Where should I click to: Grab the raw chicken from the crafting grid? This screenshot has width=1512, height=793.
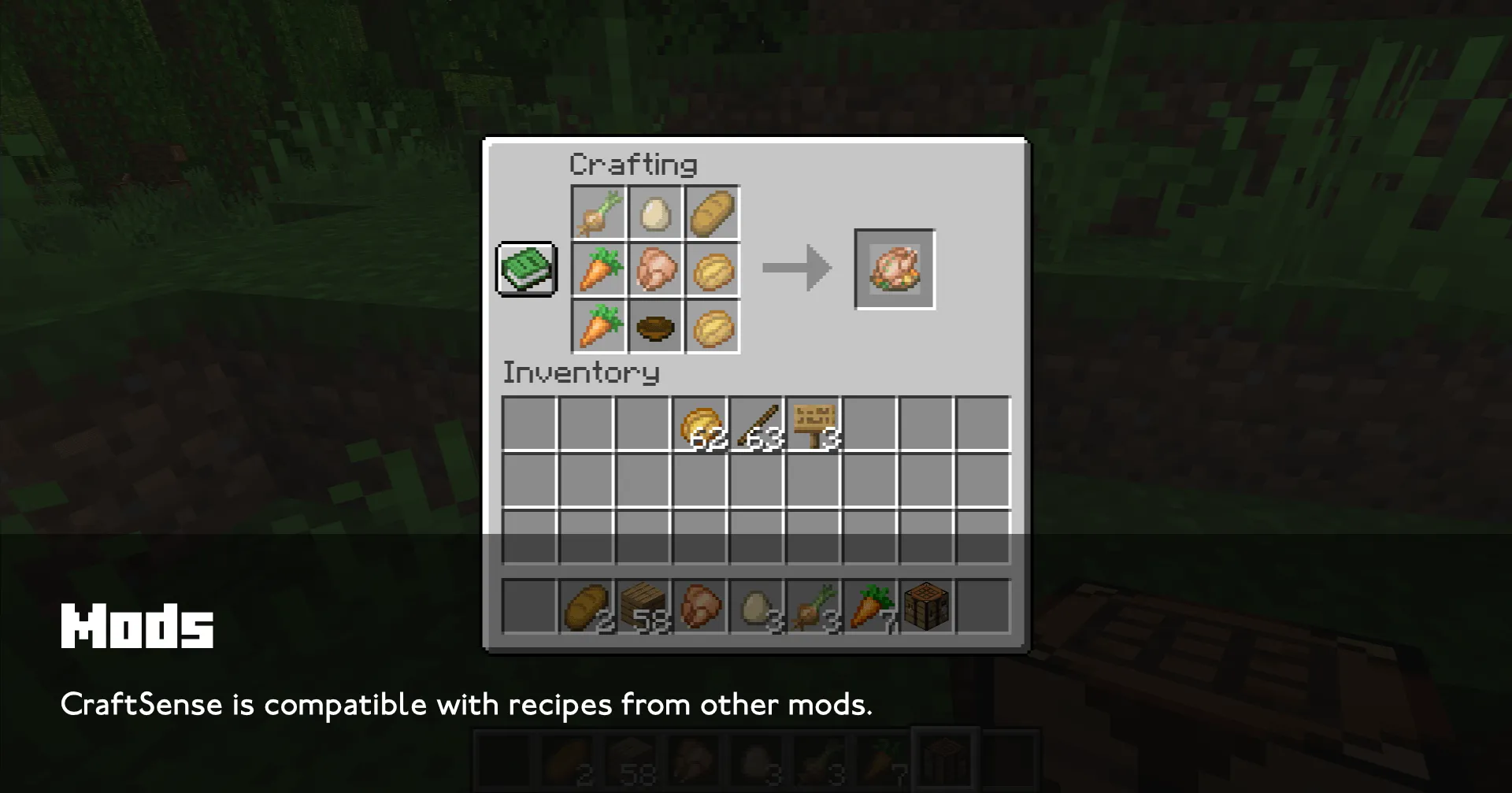tap(654, 270)
